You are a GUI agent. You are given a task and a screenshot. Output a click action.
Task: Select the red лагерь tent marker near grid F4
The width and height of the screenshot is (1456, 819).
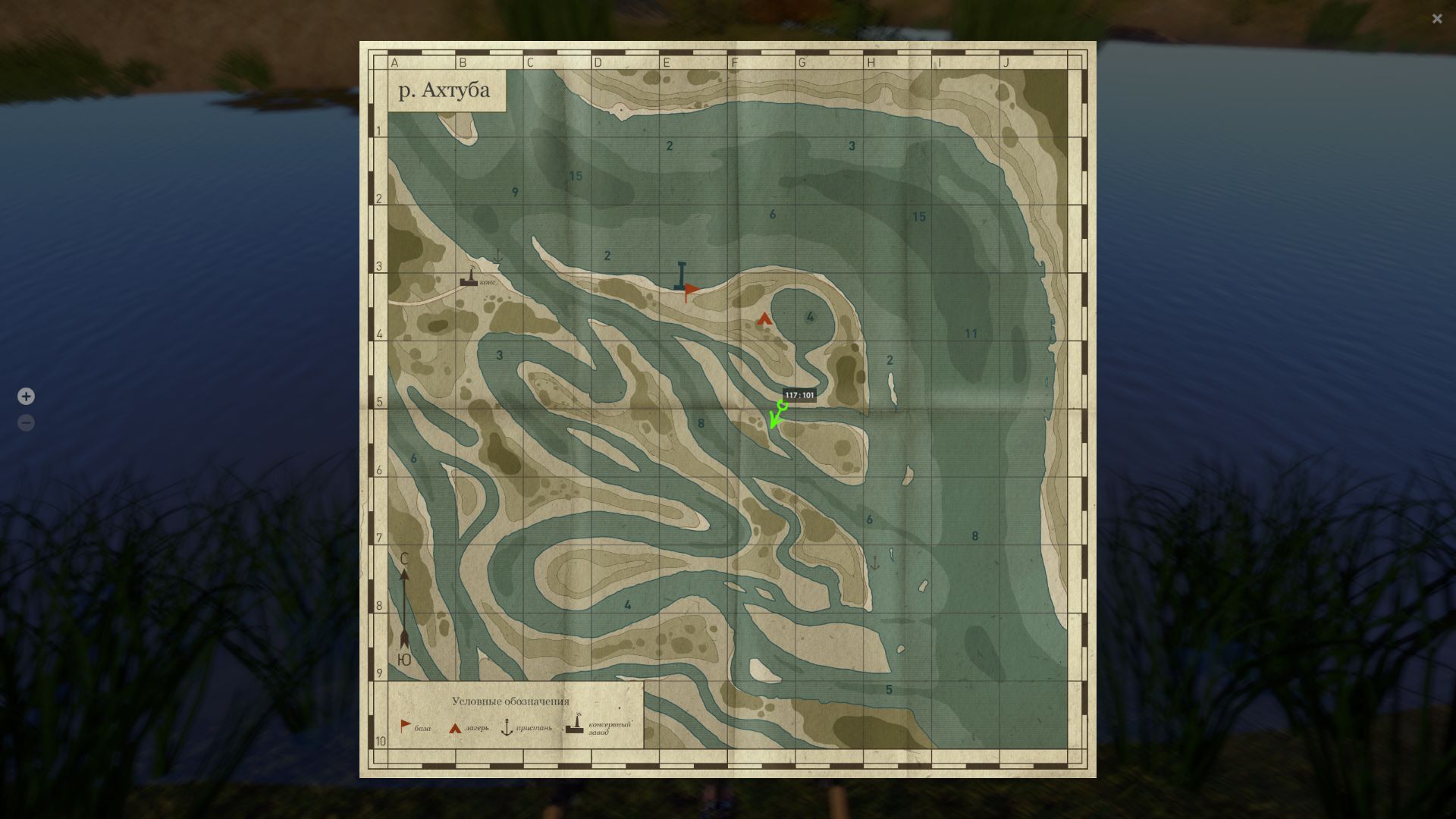point(763,319)
